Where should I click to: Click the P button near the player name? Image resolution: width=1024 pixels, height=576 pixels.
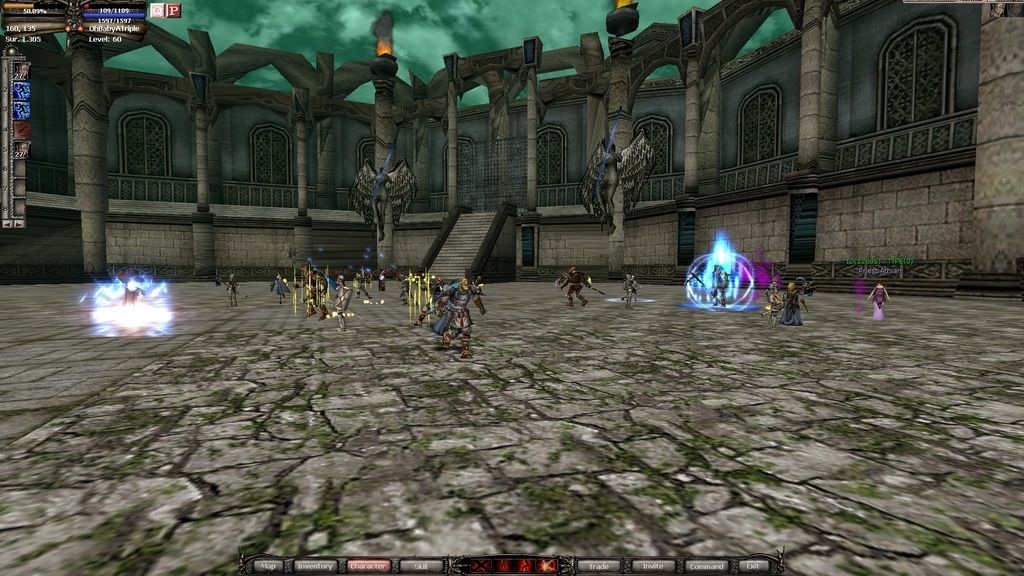173,10
